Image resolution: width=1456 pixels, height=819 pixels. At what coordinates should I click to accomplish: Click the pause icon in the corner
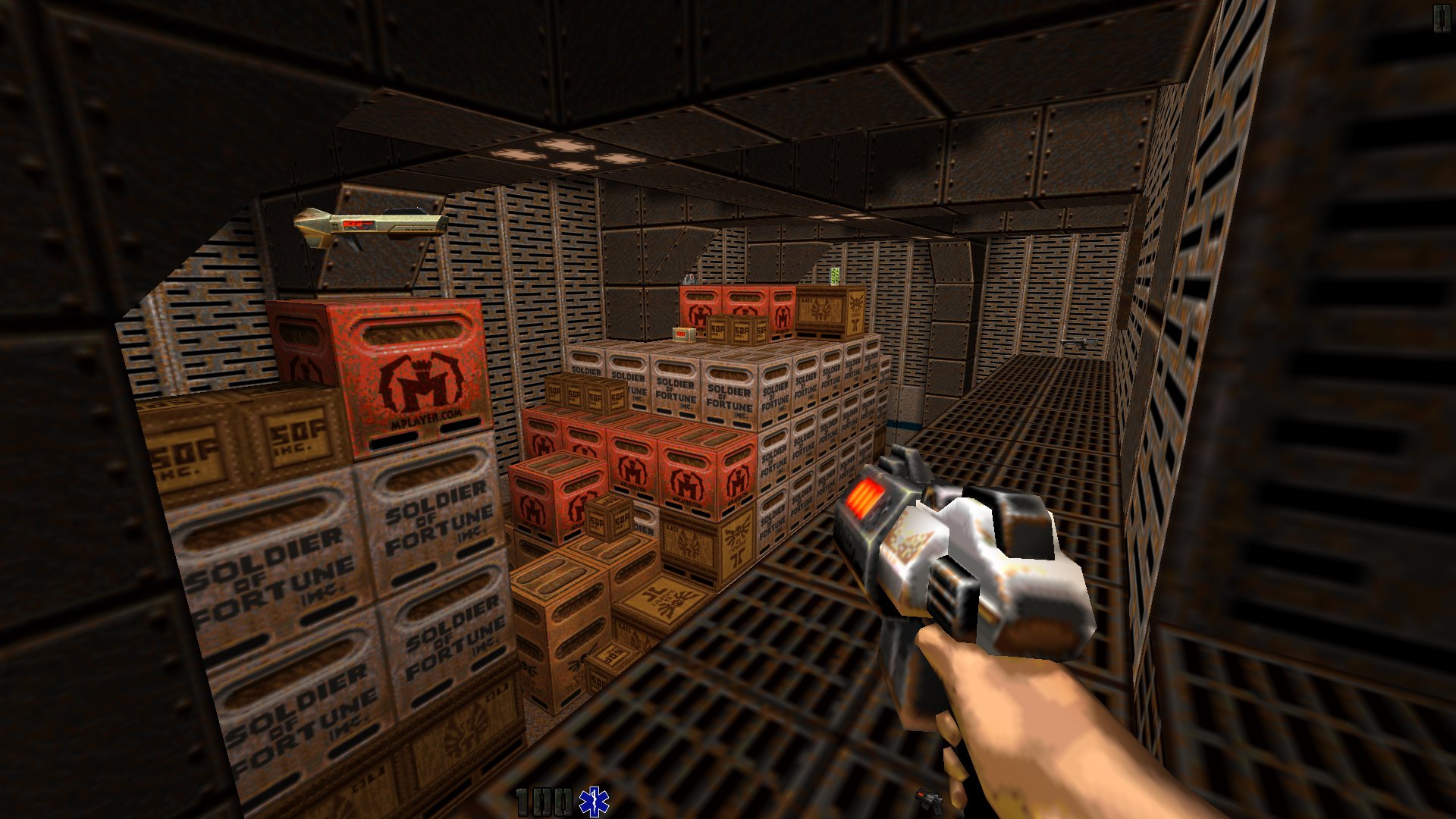1441,19
